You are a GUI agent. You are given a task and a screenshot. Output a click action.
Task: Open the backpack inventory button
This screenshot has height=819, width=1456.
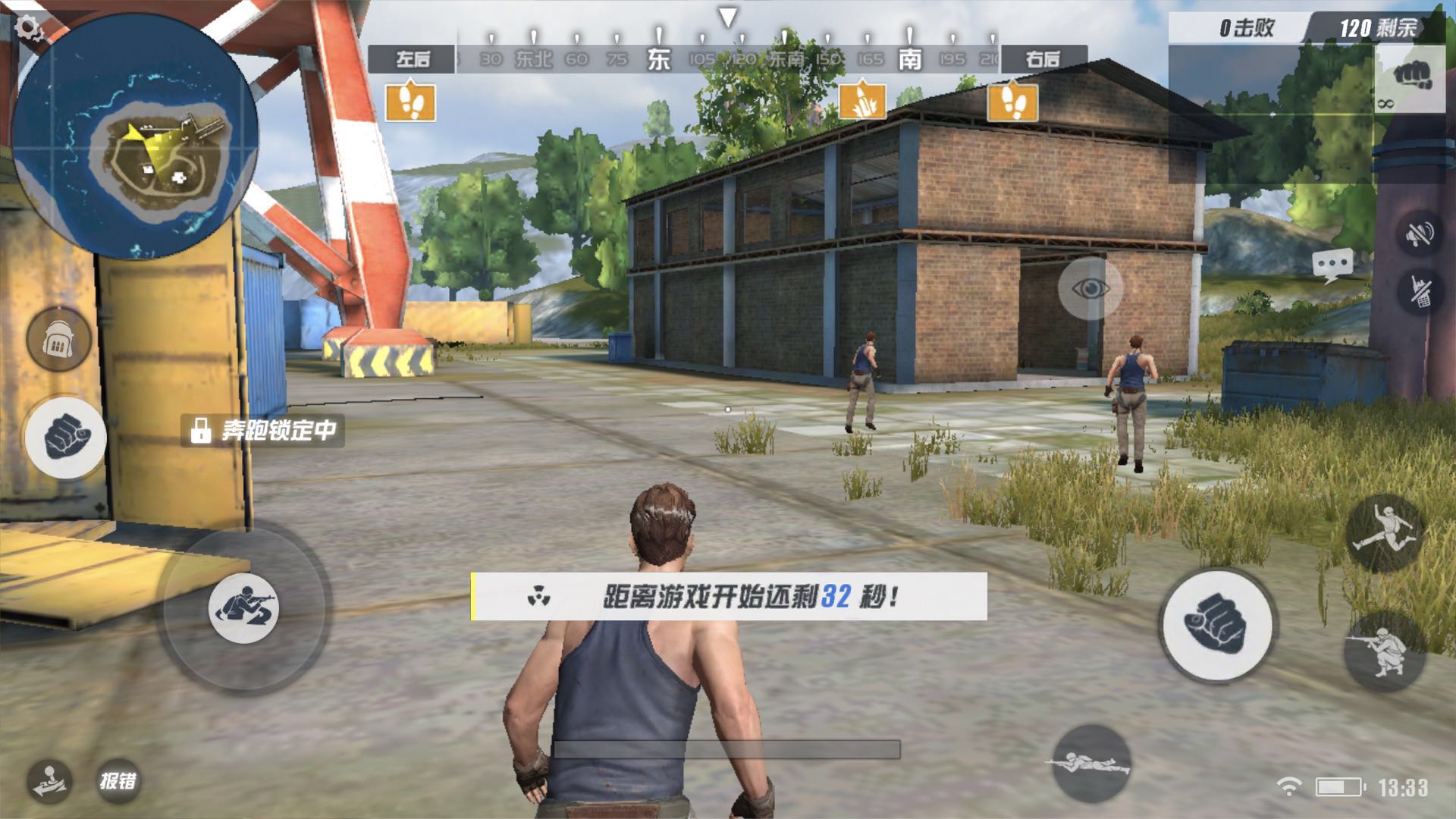[58, 340]
